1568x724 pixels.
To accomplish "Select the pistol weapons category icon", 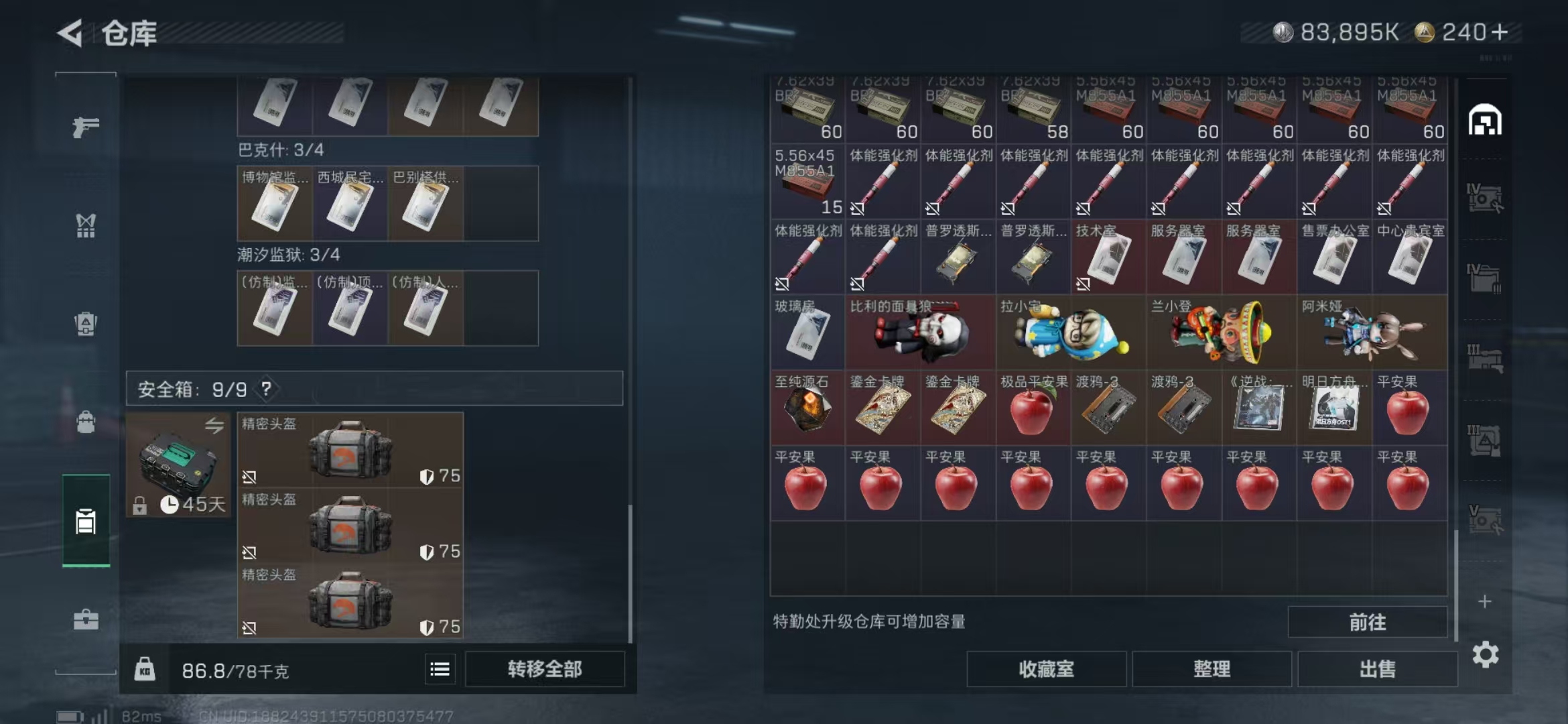I will coord(86,126).
